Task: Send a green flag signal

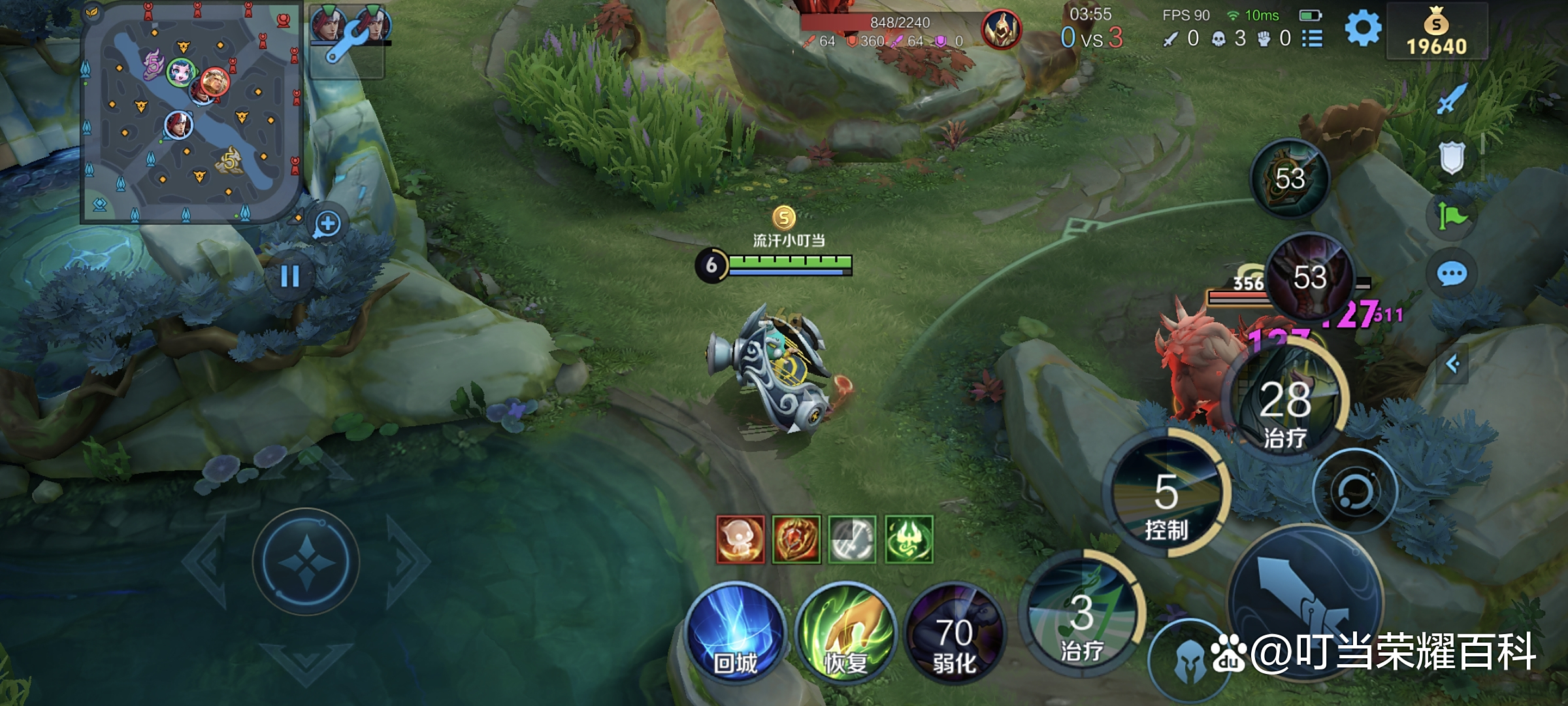Action: coord(1452,216)
